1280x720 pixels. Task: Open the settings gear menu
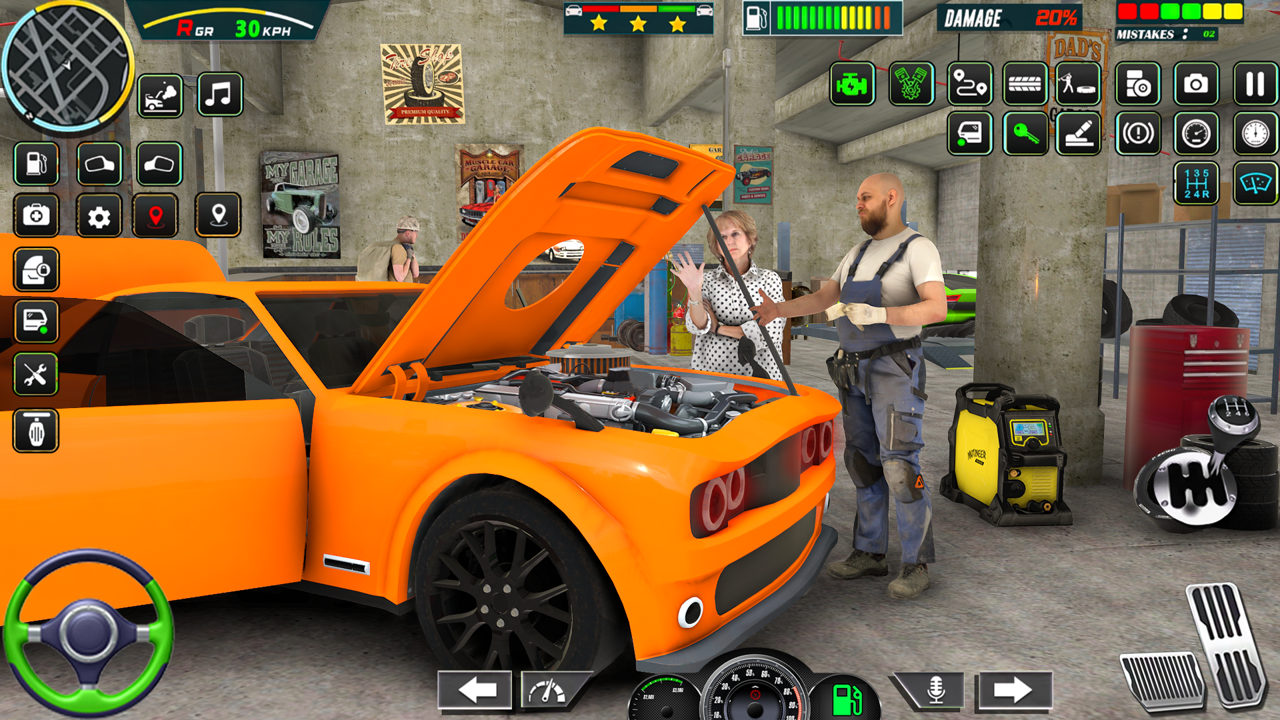click(99, 216)
